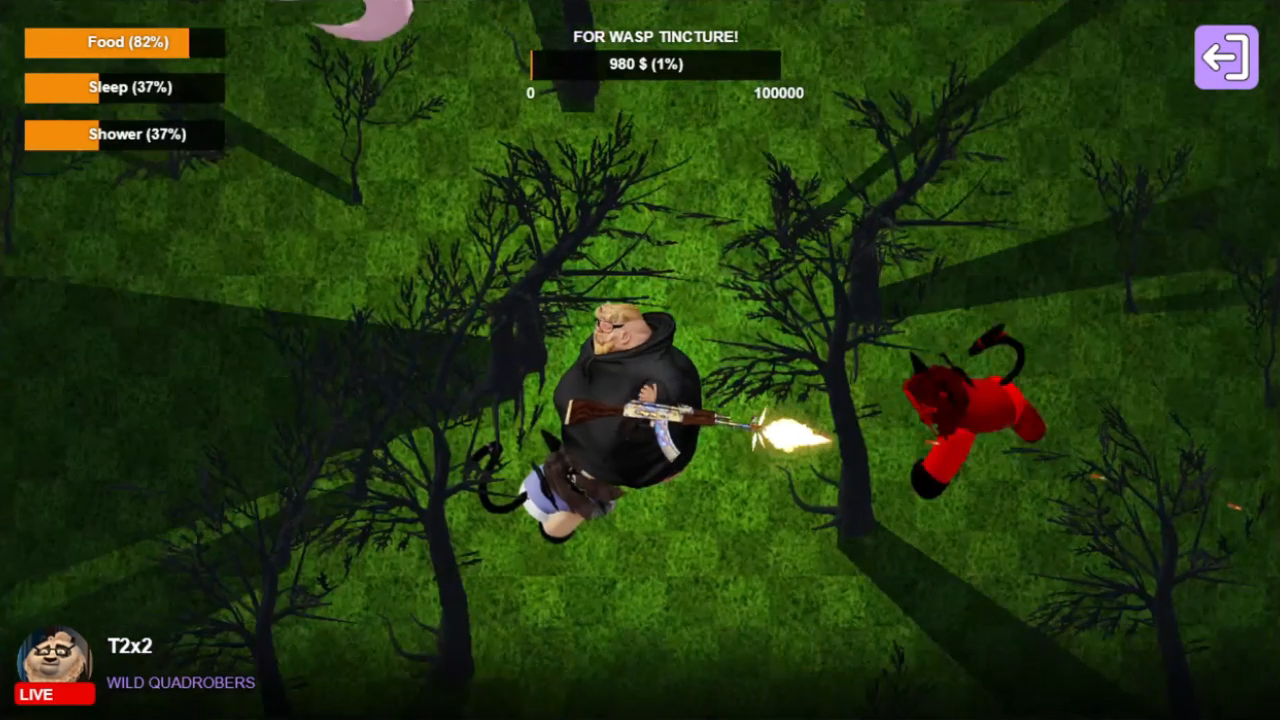Select the T2x2 username label
The width and height of the screenshot is (1280, 720).
click(x=128, y=647)
